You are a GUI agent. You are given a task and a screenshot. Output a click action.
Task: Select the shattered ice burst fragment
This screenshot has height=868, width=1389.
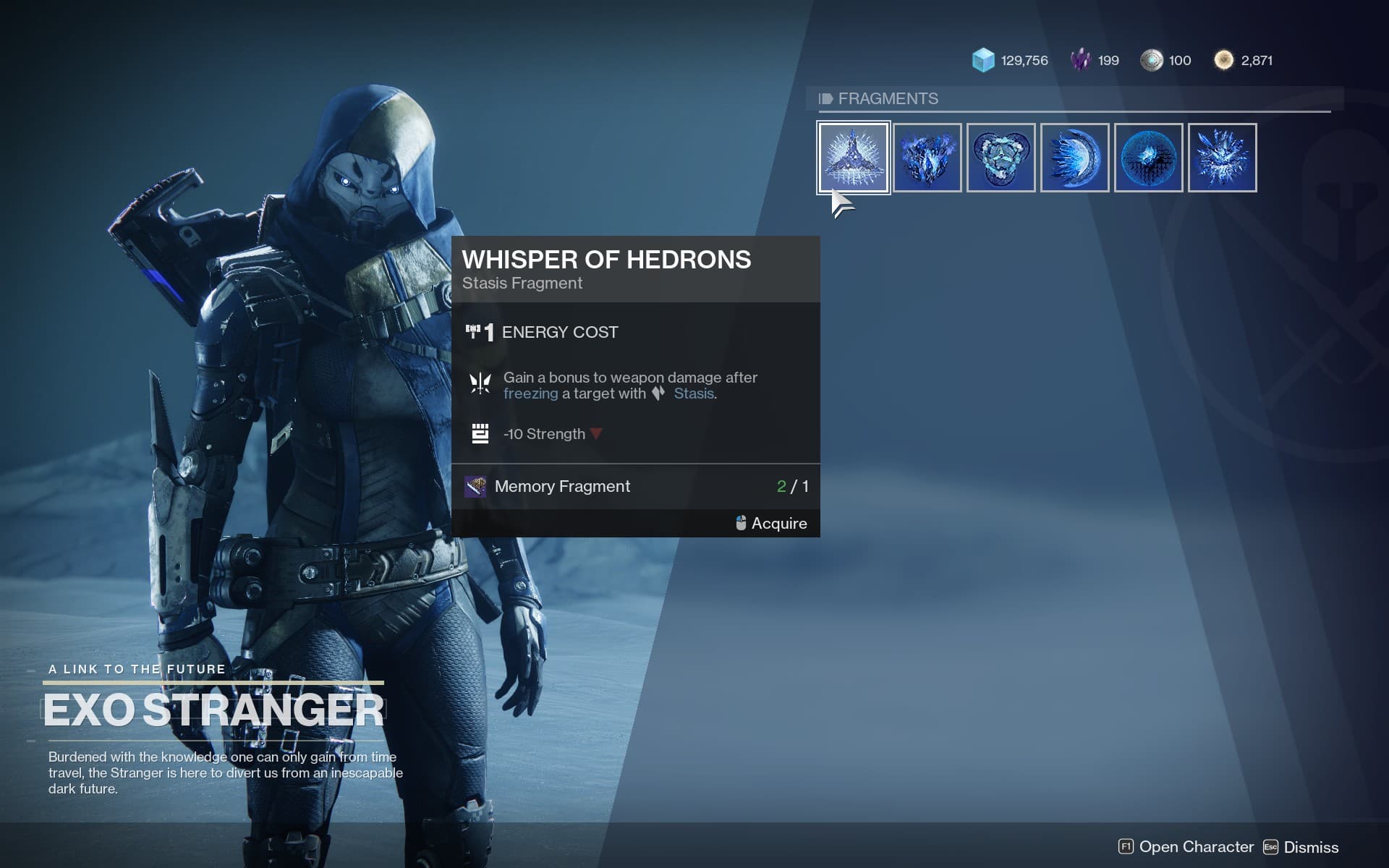[1223, 158]
